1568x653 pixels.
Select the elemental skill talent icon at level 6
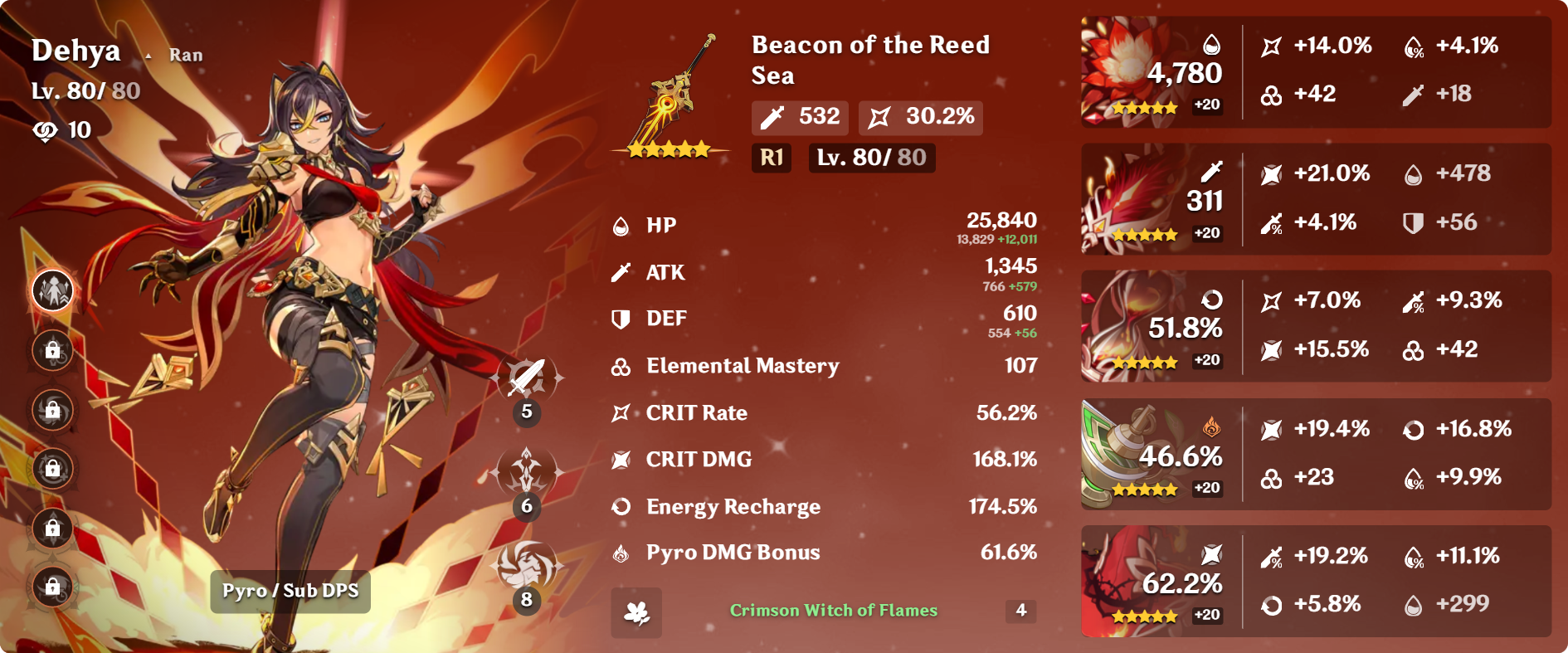click(x=527, y=472)
